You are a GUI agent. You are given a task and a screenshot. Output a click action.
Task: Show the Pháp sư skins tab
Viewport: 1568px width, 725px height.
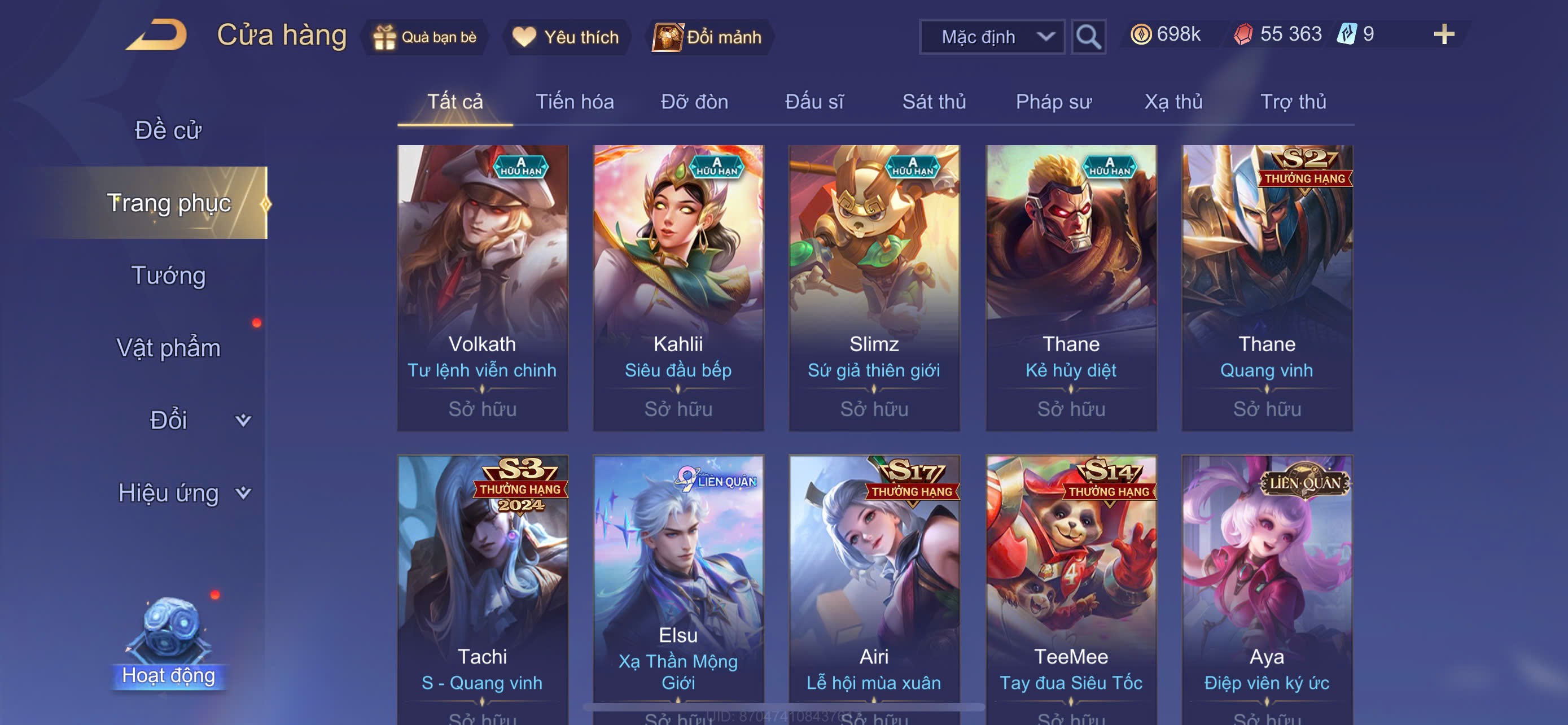click(x=1053, y=102)
